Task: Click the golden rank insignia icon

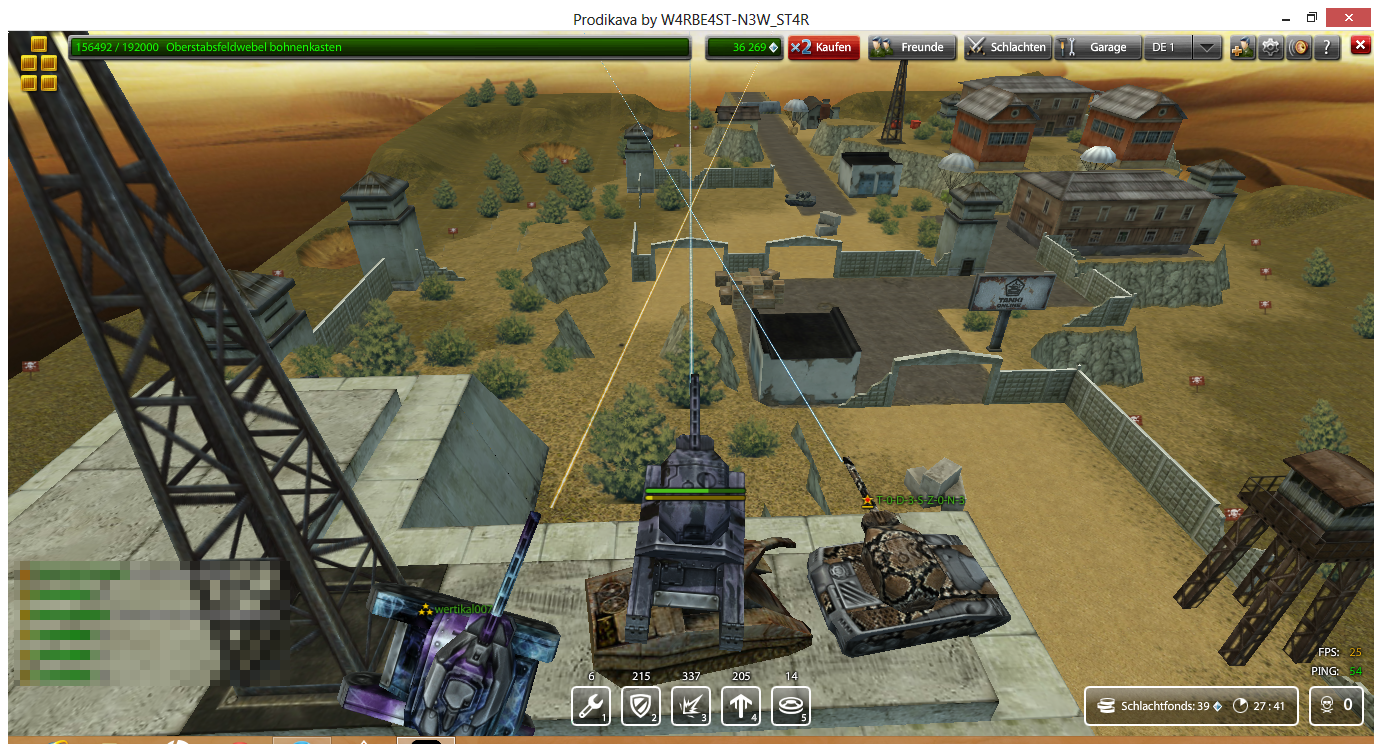Action: (39, 63)
